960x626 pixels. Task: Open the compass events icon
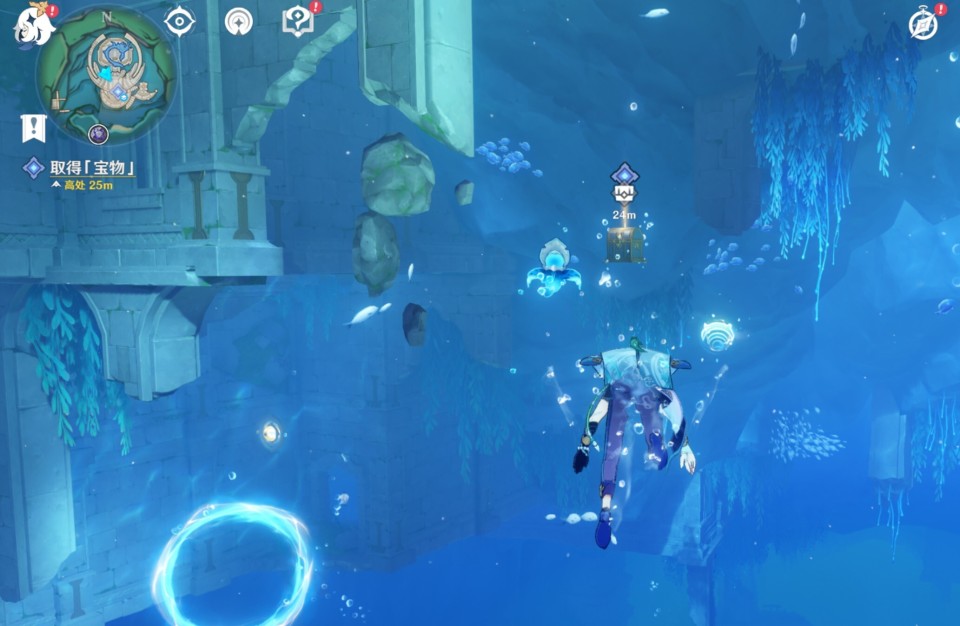(923, 25)
